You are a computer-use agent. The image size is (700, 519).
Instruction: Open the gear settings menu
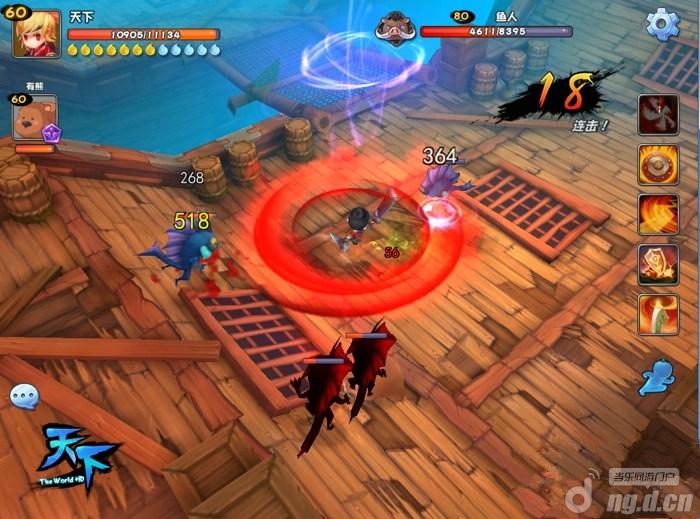661,24
